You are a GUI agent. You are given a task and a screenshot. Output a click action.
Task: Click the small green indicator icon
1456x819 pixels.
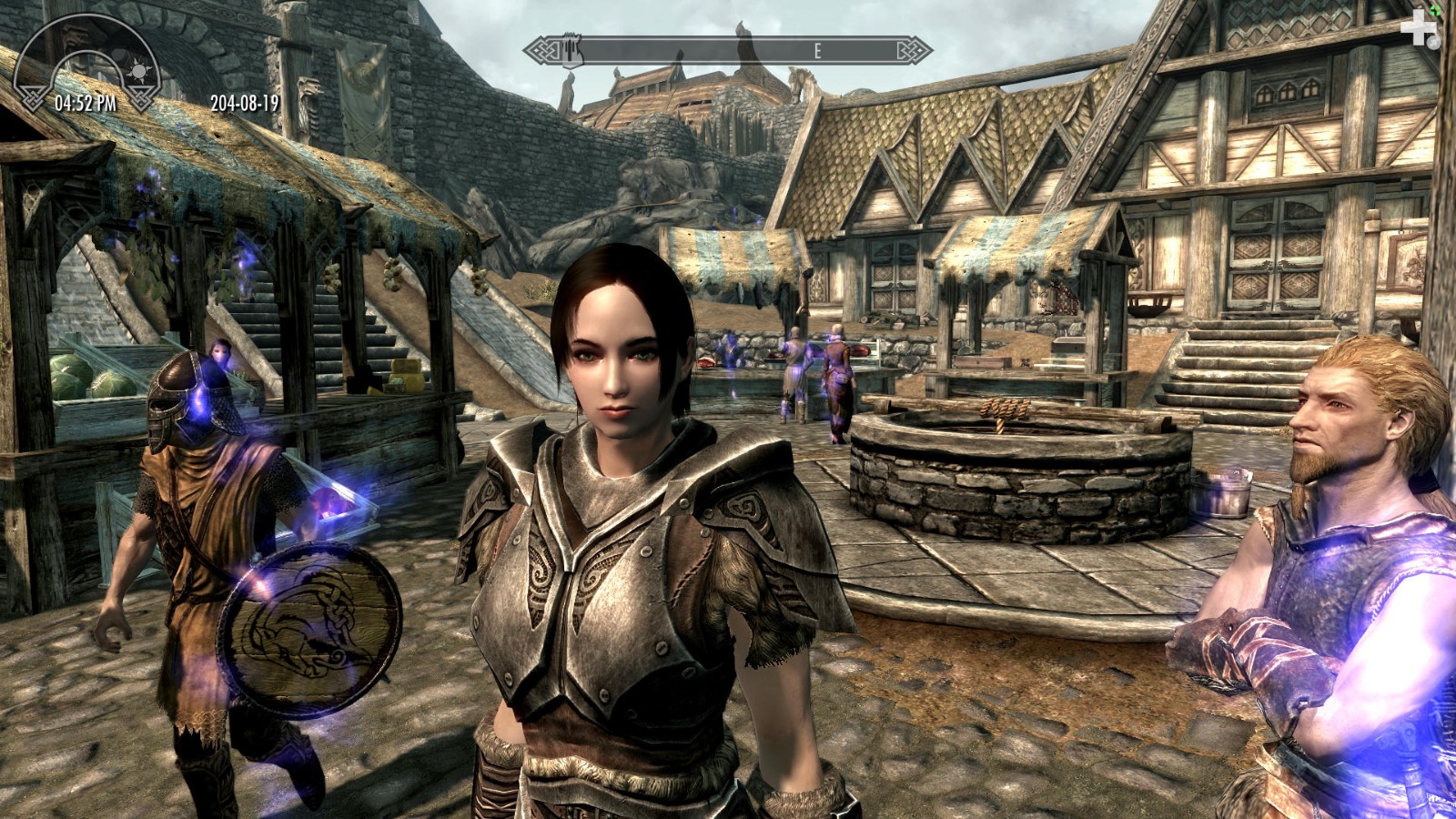pyautogui.click(x=1435, y=11)
